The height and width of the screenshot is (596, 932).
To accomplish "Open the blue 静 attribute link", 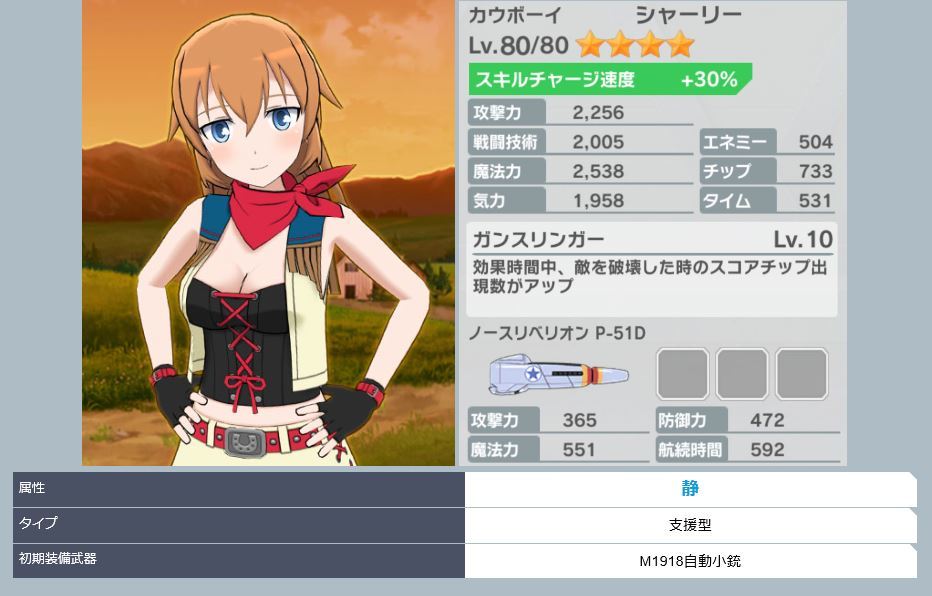I will coord(690,489).
